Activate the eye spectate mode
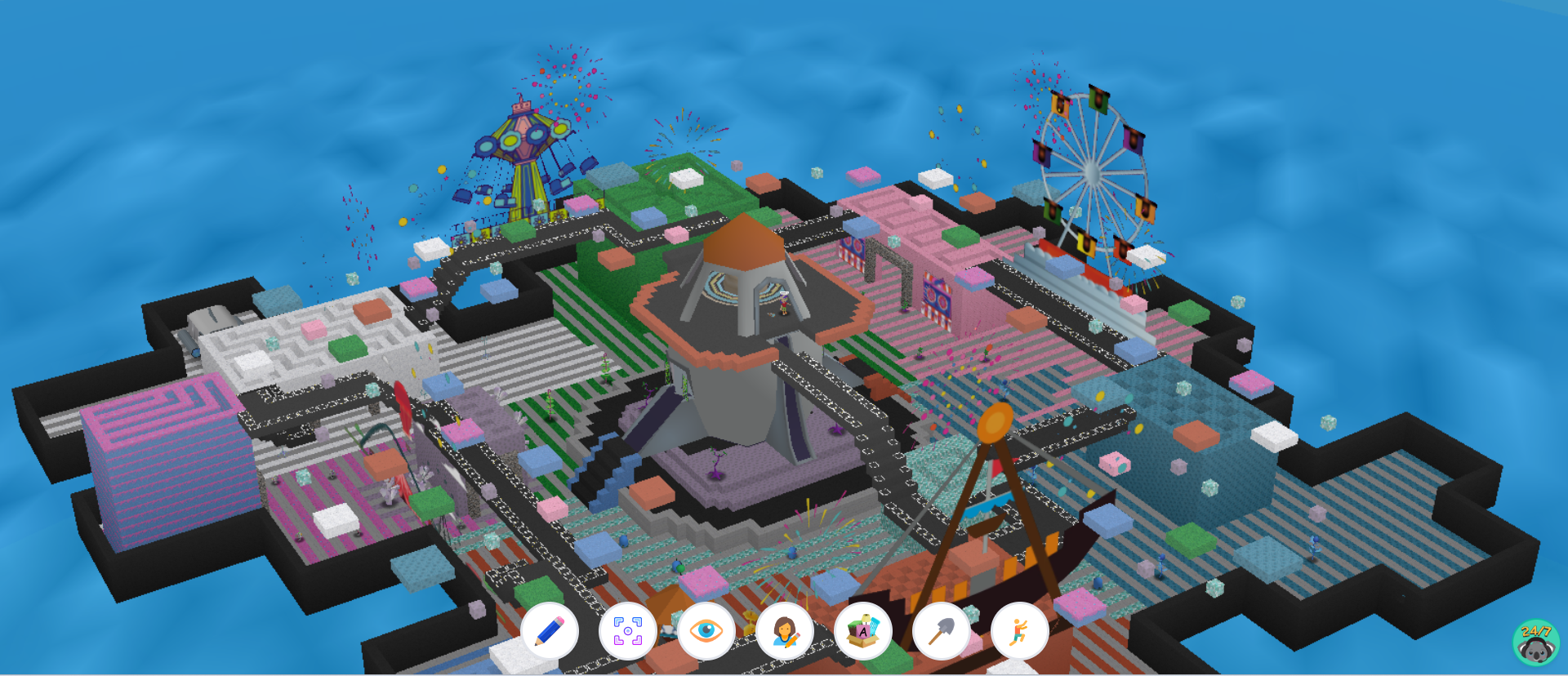Screen dimensions: 1568x676 tap(706, 630)
